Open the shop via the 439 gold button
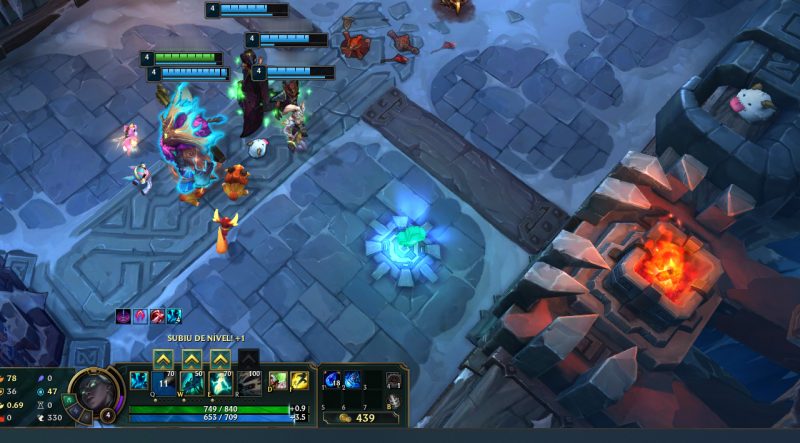 tap(356, 417)
